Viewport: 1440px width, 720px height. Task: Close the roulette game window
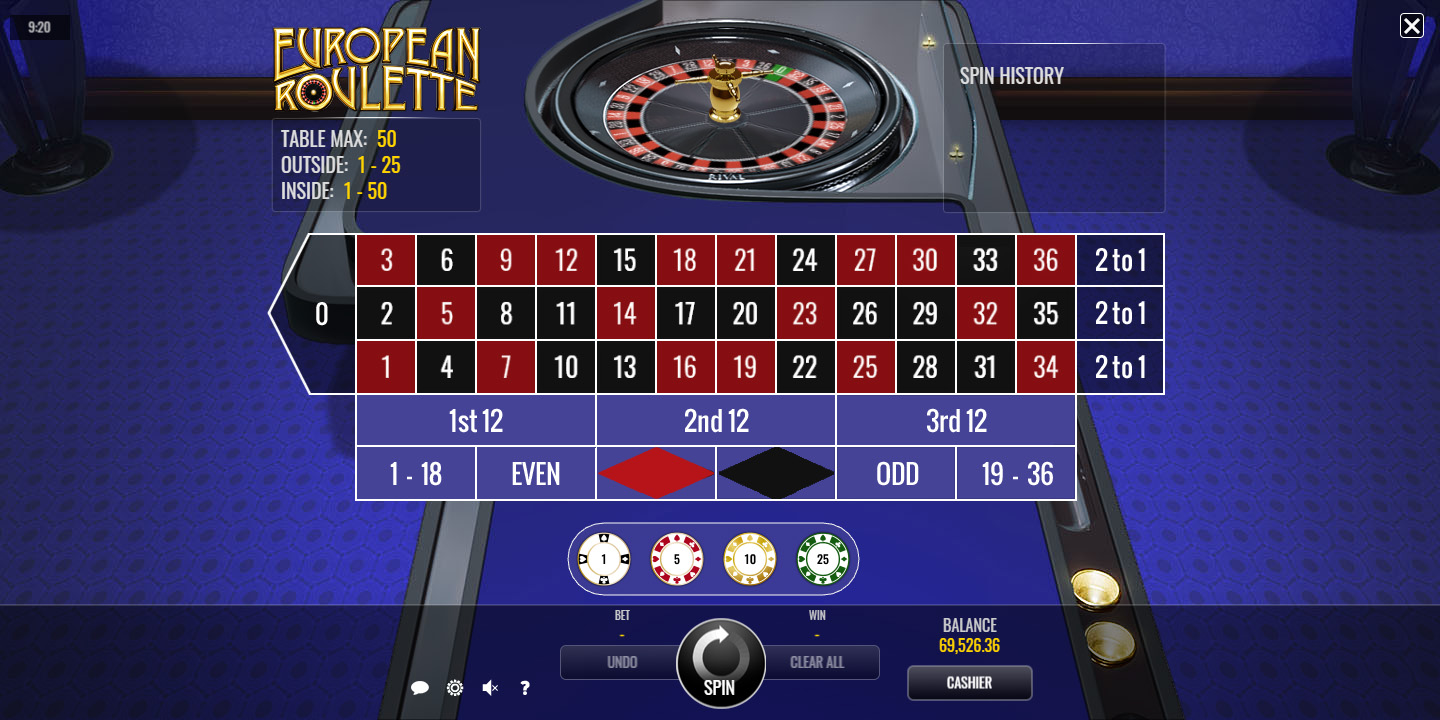coord(1411,26)
